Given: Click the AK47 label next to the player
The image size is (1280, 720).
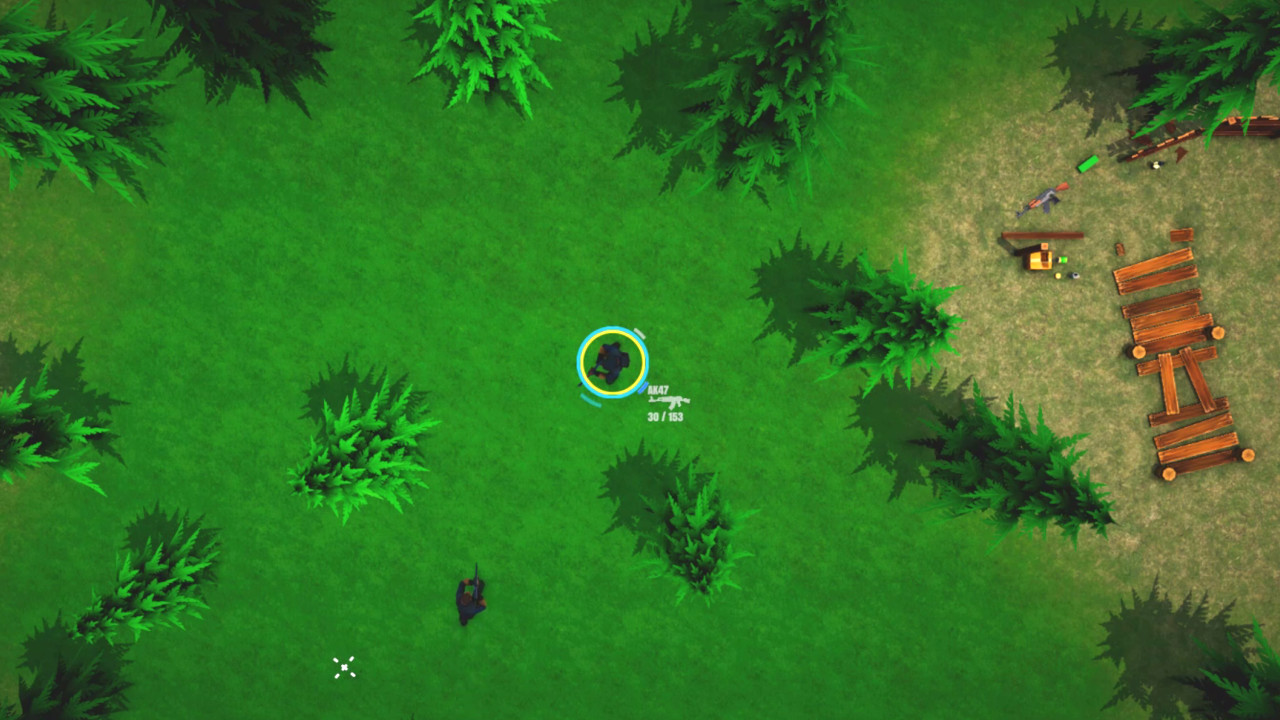Looking at the screenshot, I should click(x=658, y=390).
